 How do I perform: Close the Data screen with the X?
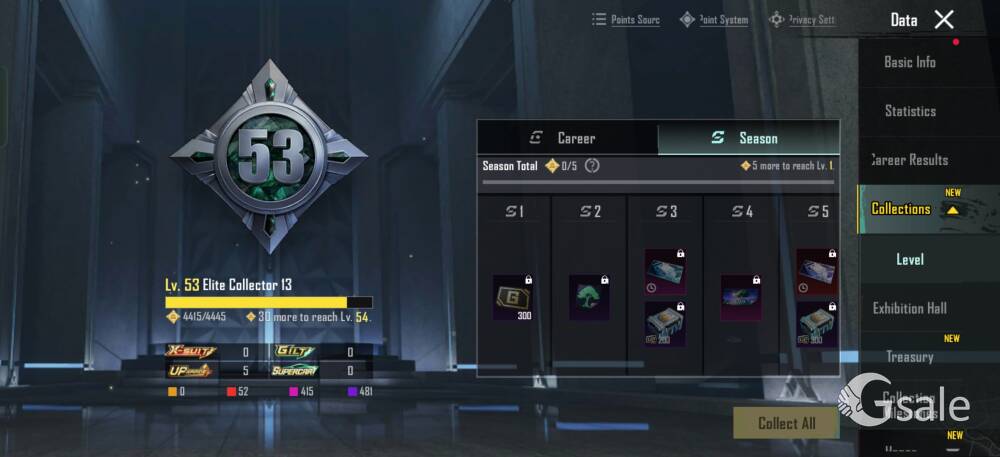[x=944, y=19]
